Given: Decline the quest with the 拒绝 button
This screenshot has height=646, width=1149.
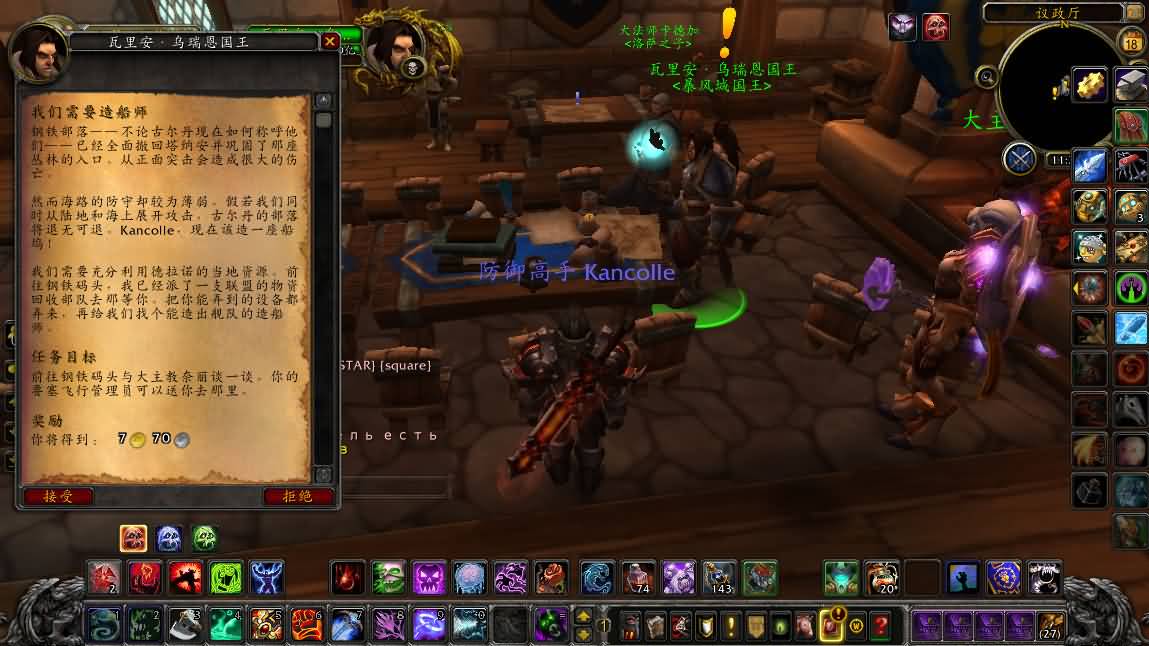Looking at the screenshot, I should [x=298, y=496].
